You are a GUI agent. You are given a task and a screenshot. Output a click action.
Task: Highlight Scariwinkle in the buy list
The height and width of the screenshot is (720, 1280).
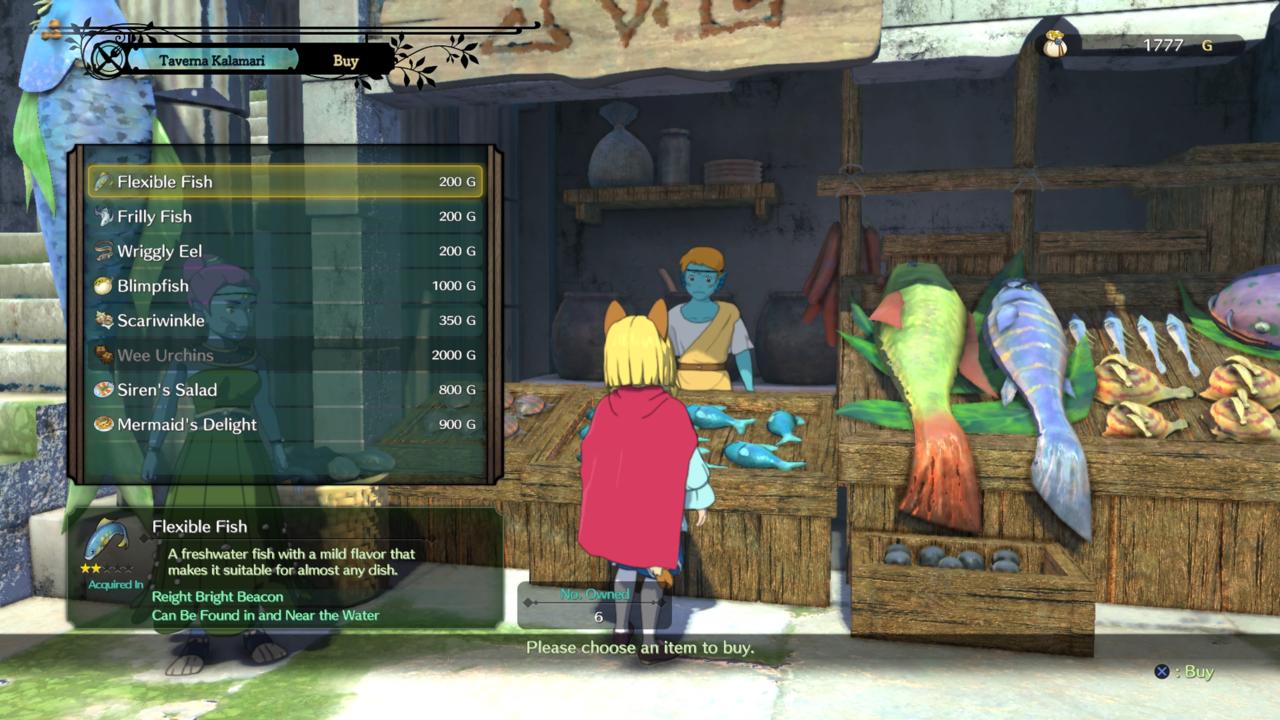[x=285, y=321]
